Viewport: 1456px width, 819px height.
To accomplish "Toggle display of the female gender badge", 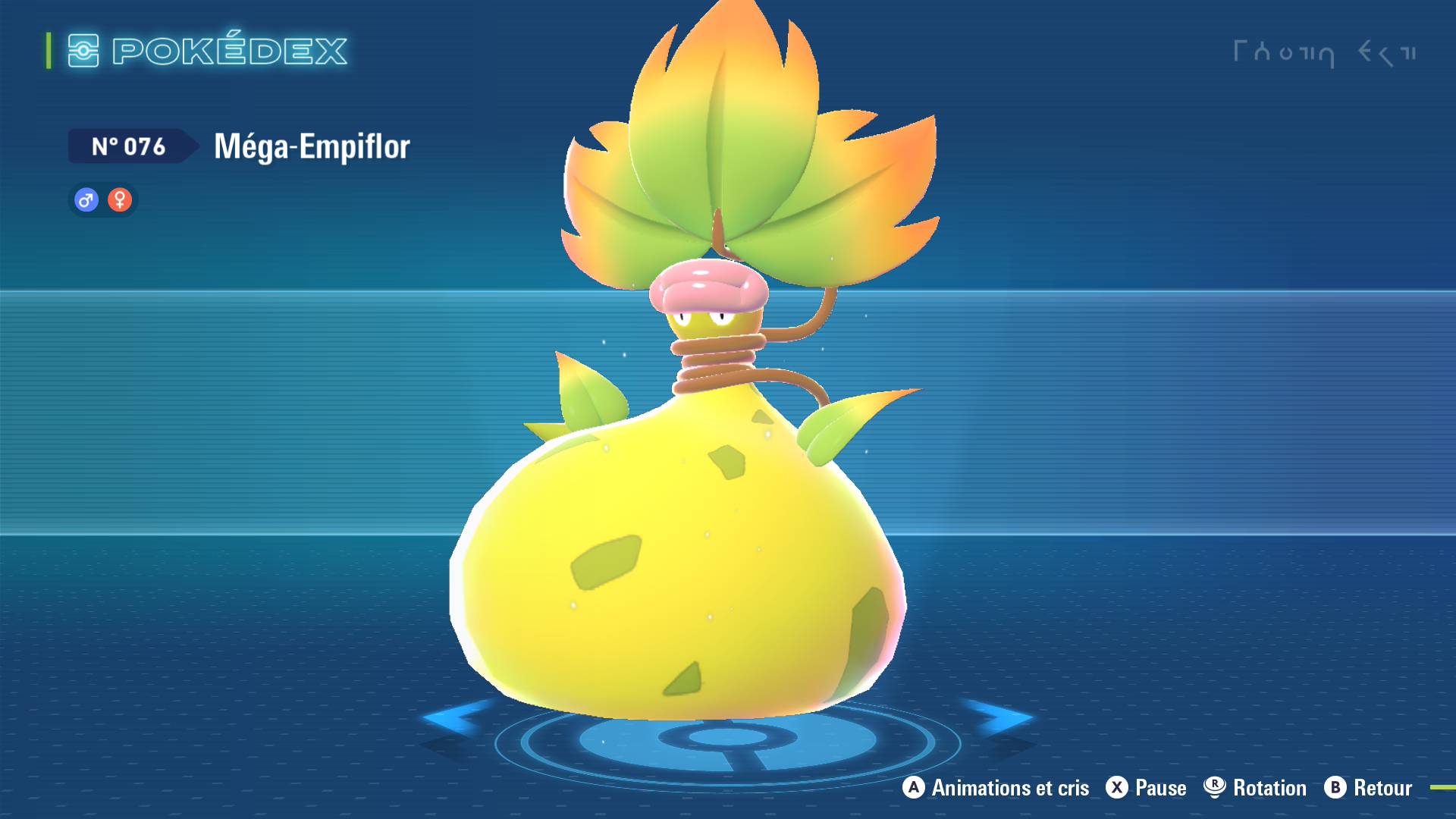I will tap(120, 199).
